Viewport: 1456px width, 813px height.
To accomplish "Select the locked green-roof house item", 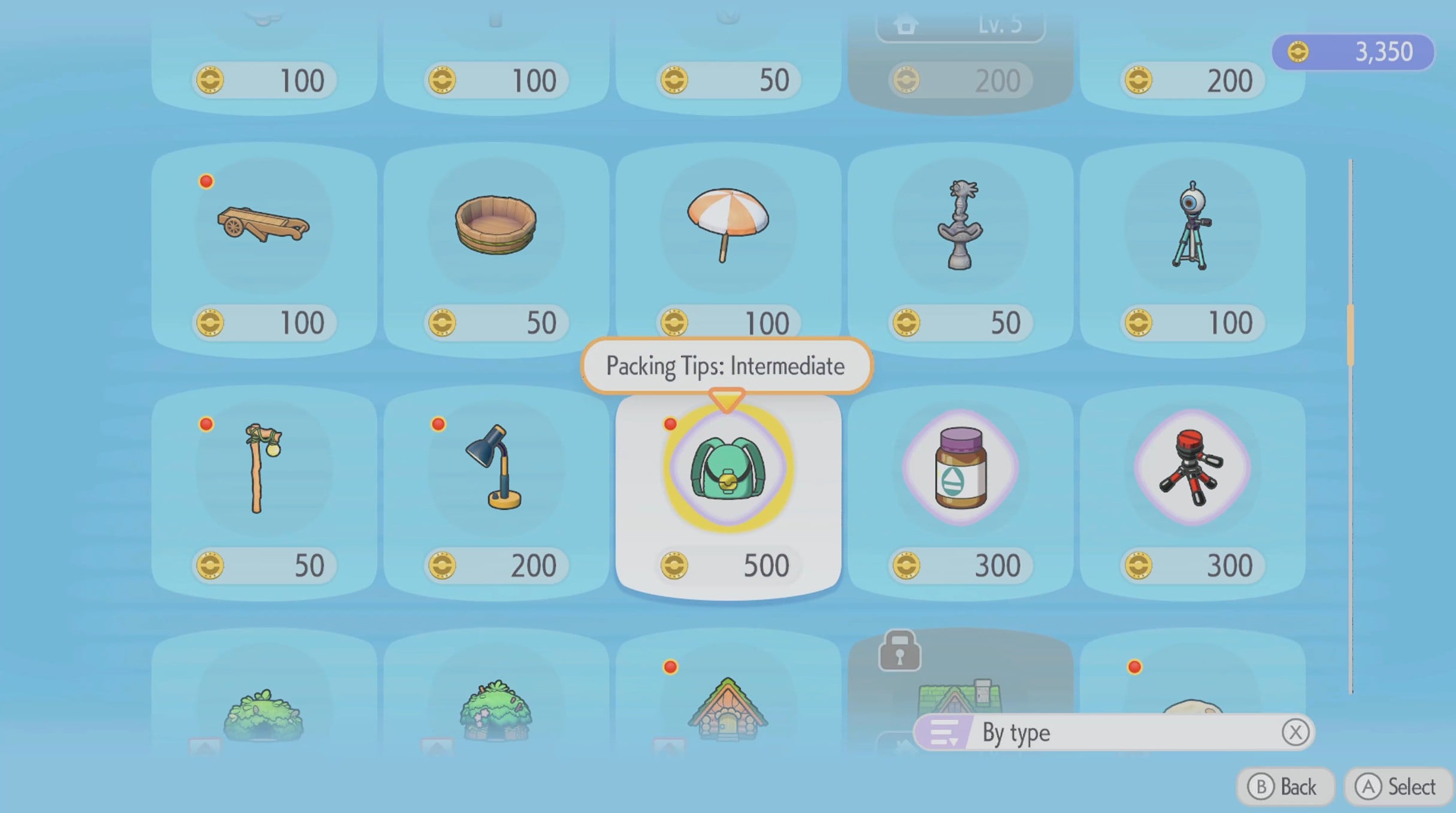I will coord(959,689).
